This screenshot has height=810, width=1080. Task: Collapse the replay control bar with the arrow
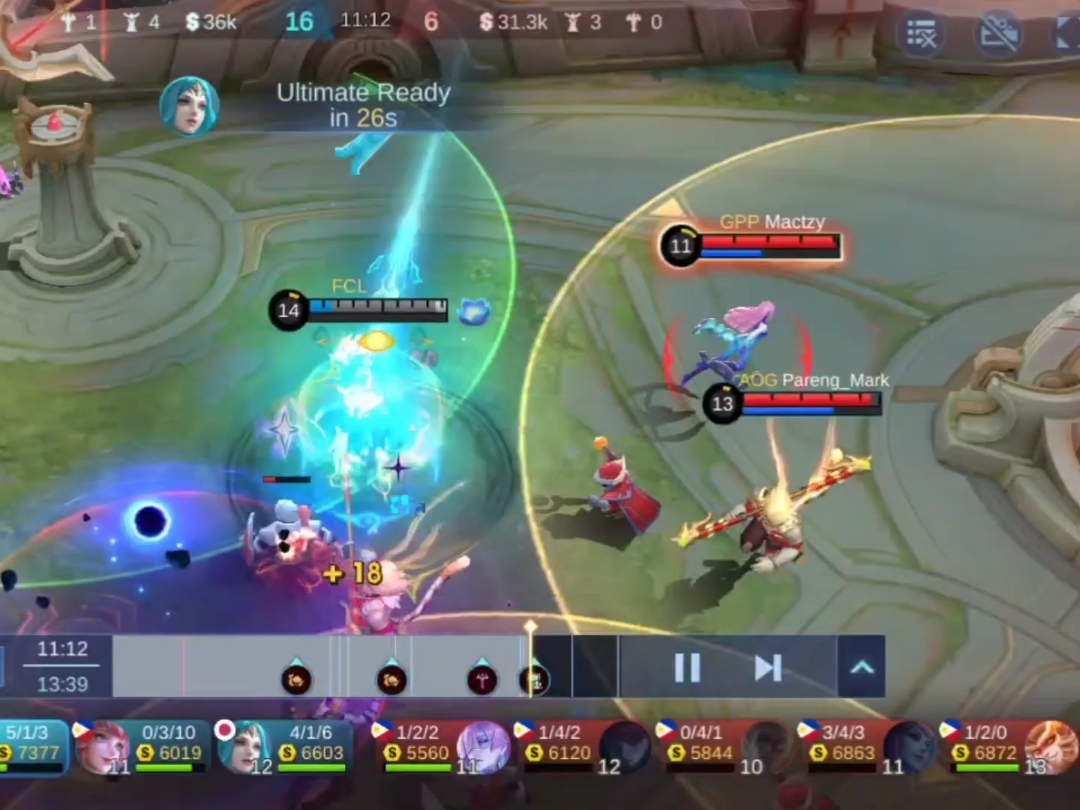tap(861, 667)
